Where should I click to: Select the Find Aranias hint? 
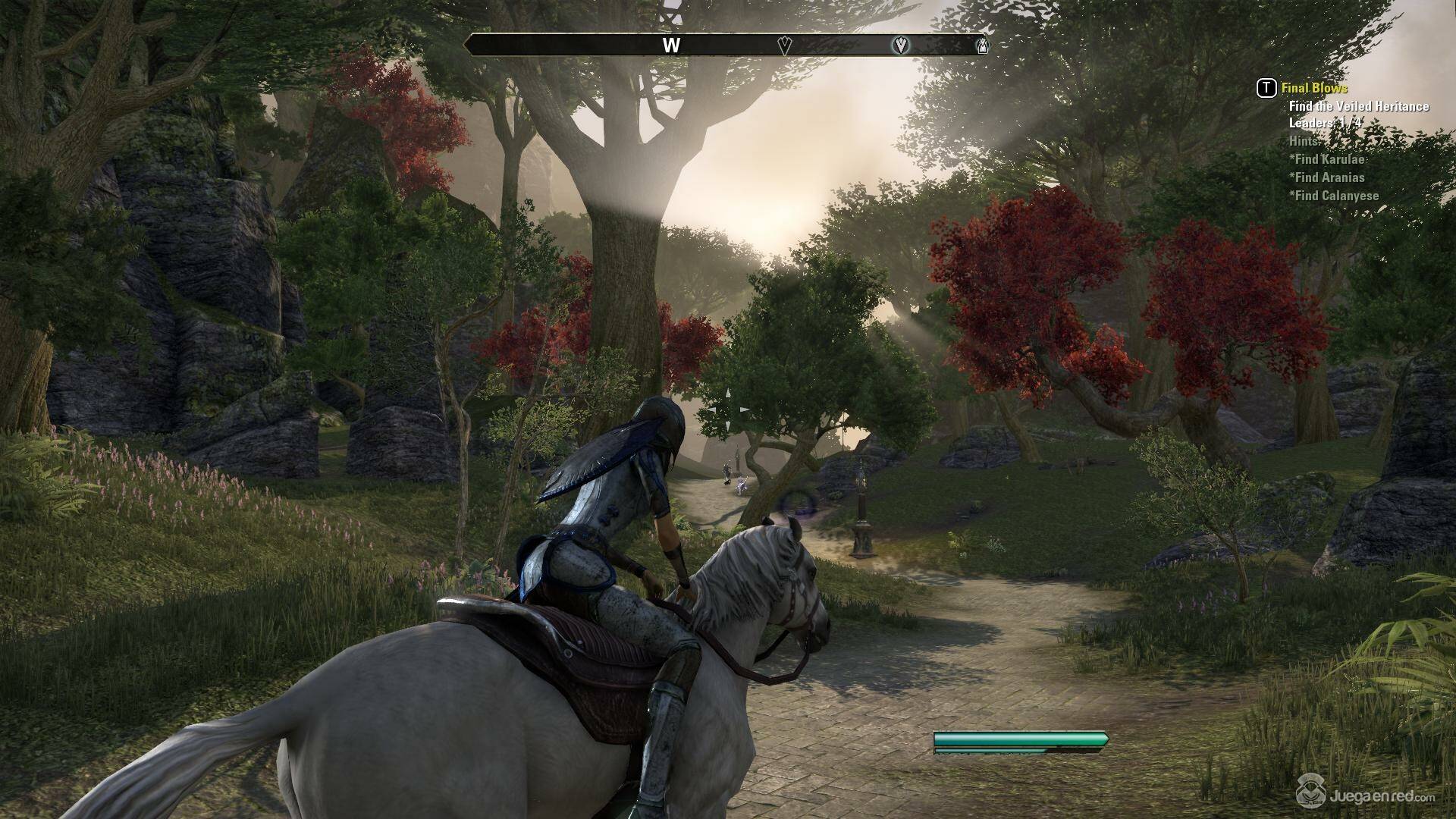click(1327, 177)
